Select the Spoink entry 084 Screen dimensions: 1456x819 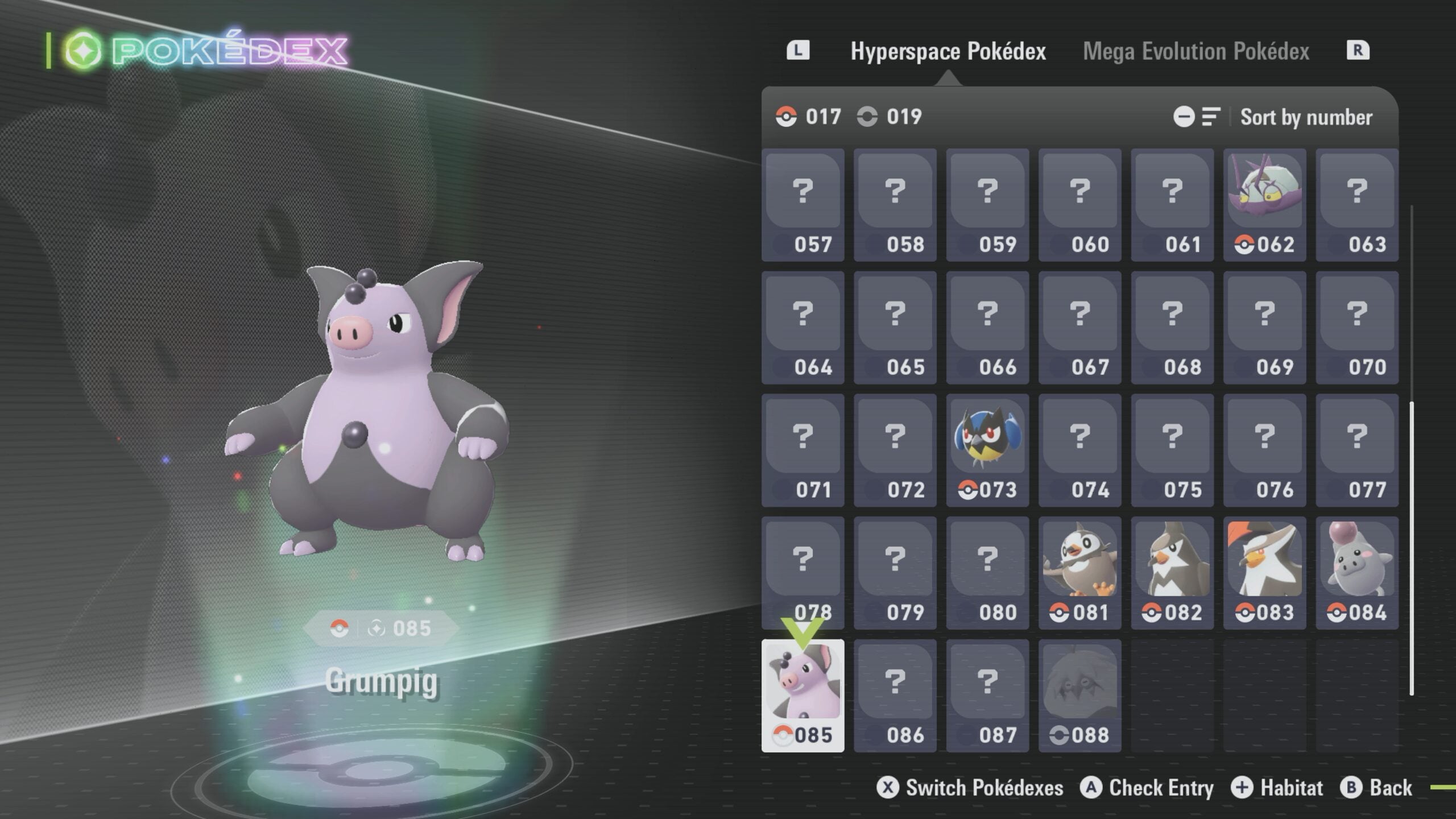tap(1356, 573)
